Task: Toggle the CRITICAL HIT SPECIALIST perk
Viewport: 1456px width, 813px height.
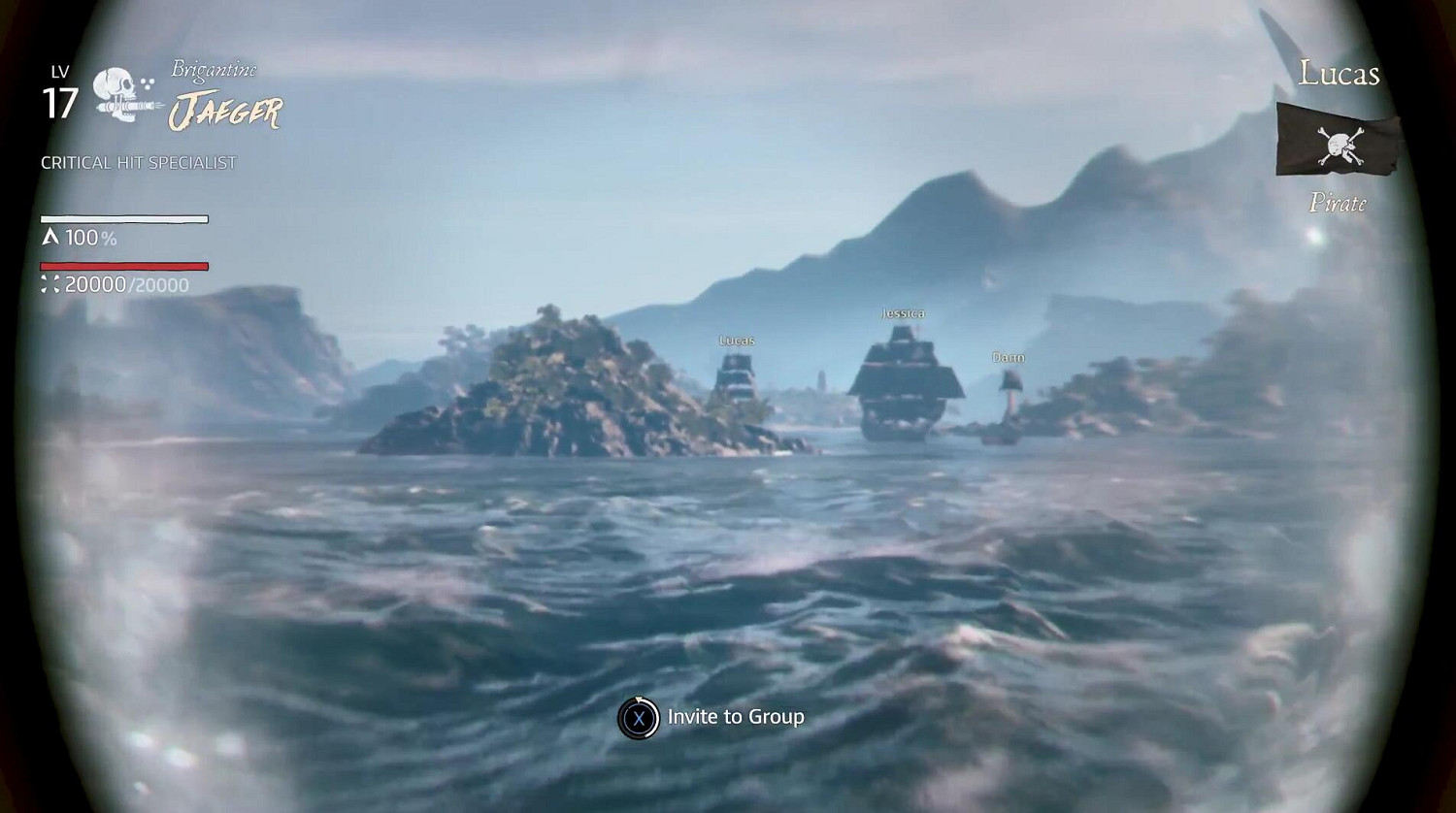Action: point(138,162)
